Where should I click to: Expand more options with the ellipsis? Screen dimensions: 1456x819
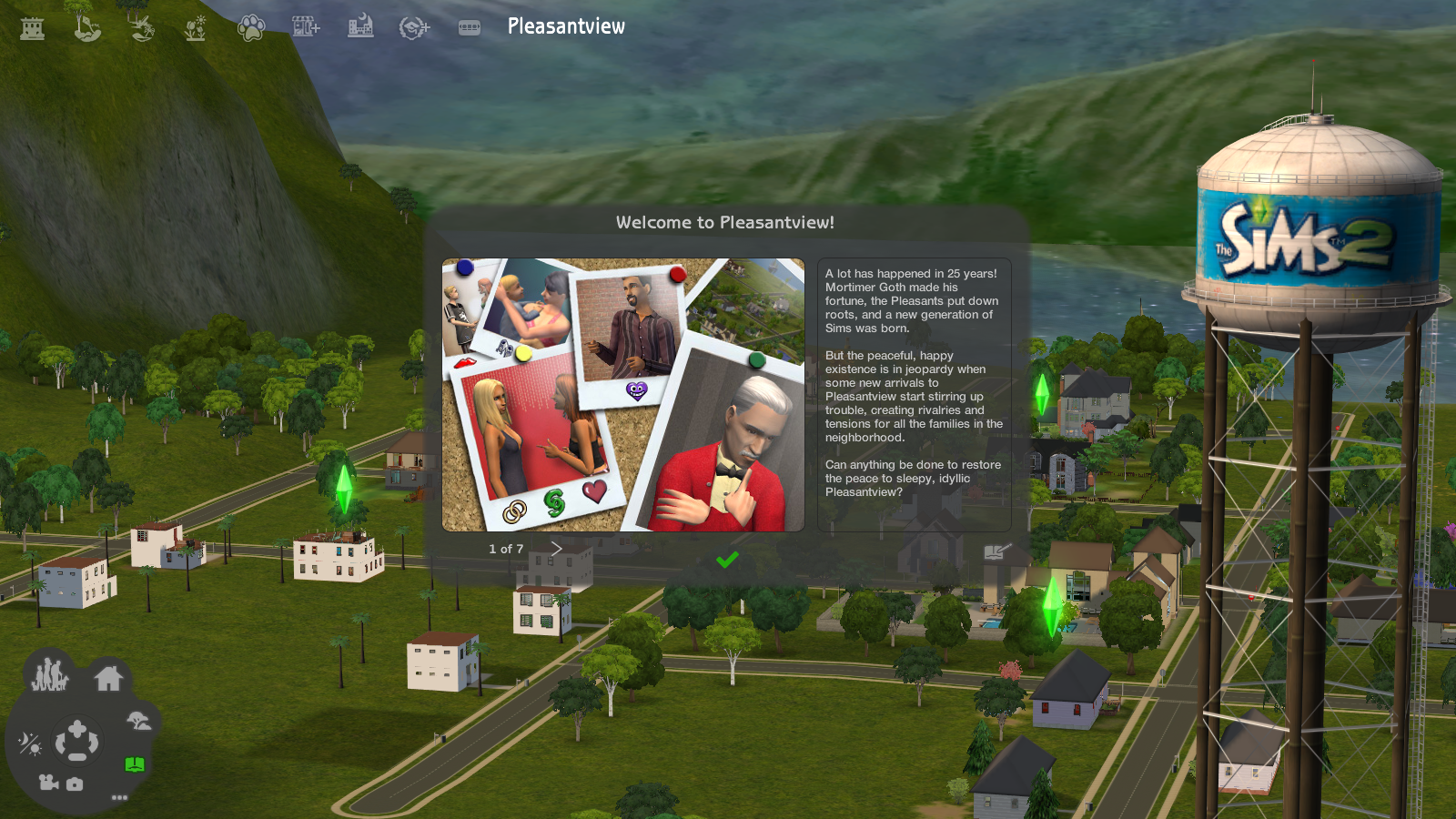pos(119,798)
